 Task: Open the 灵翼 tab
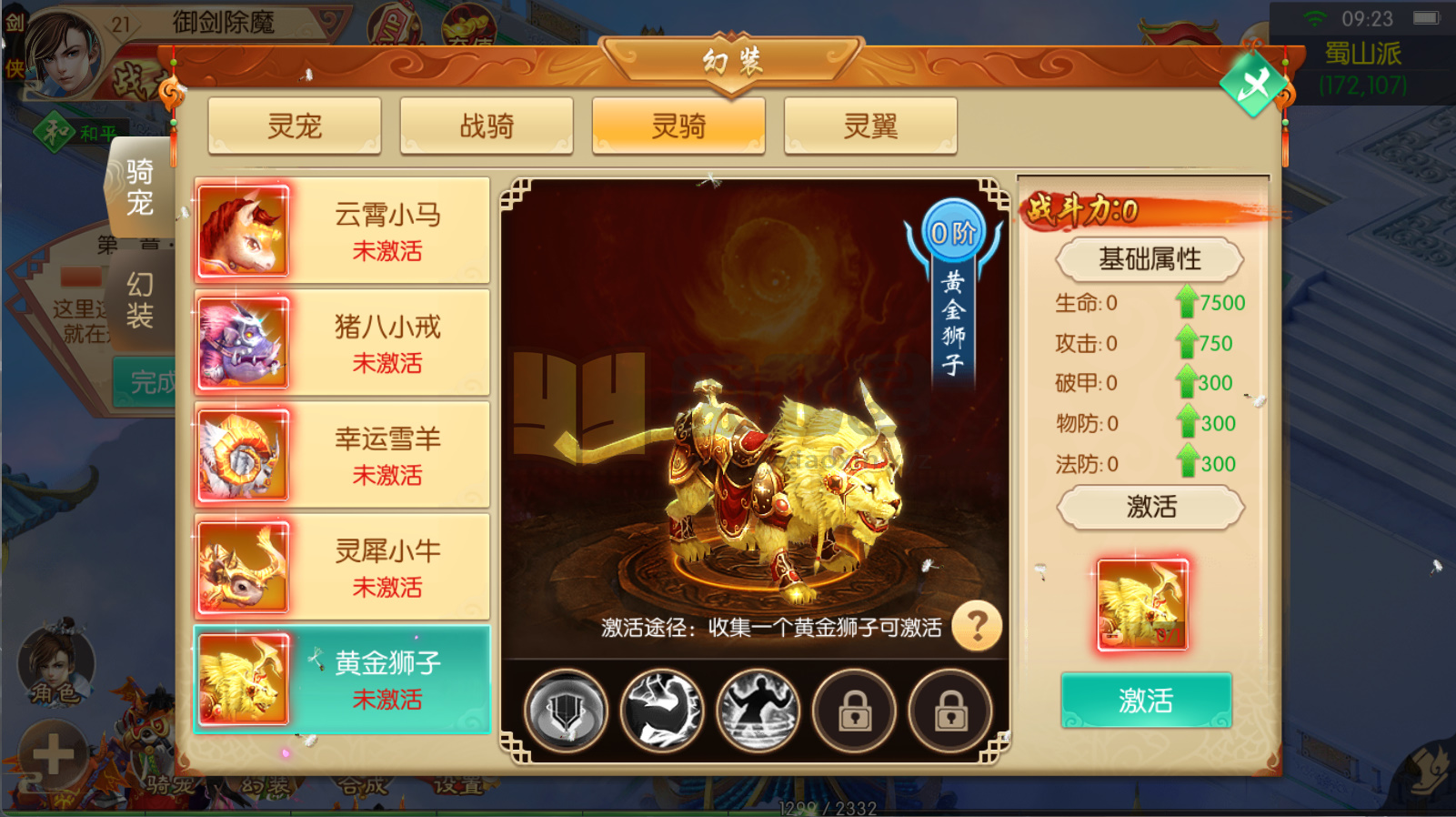pyautogui.click(x=869, y=126)
